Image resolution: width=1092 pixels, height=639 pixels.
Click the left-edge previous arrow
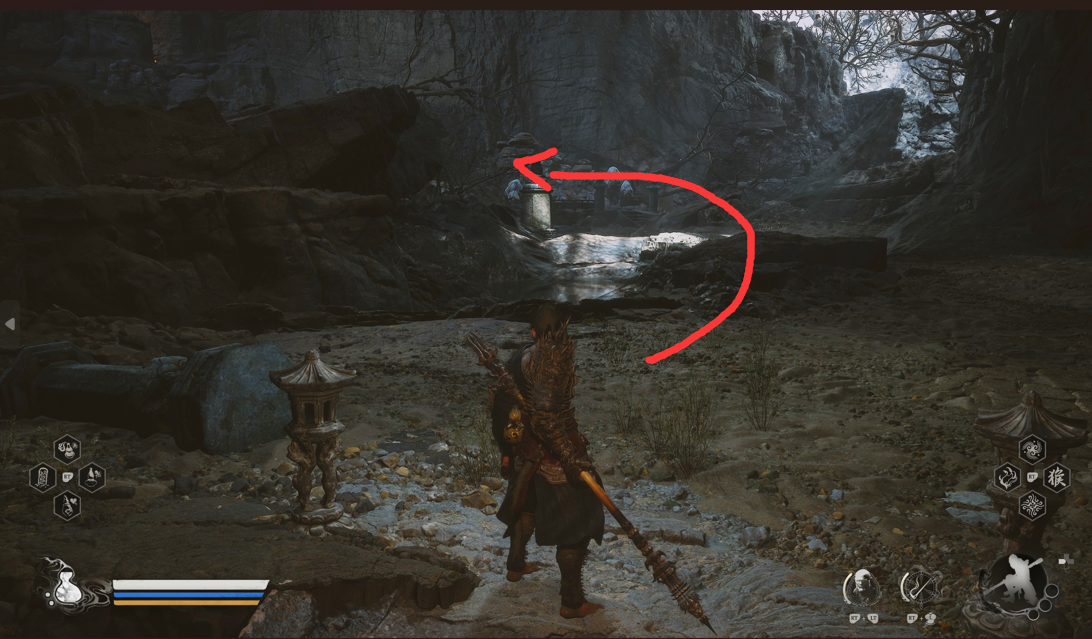10,324
